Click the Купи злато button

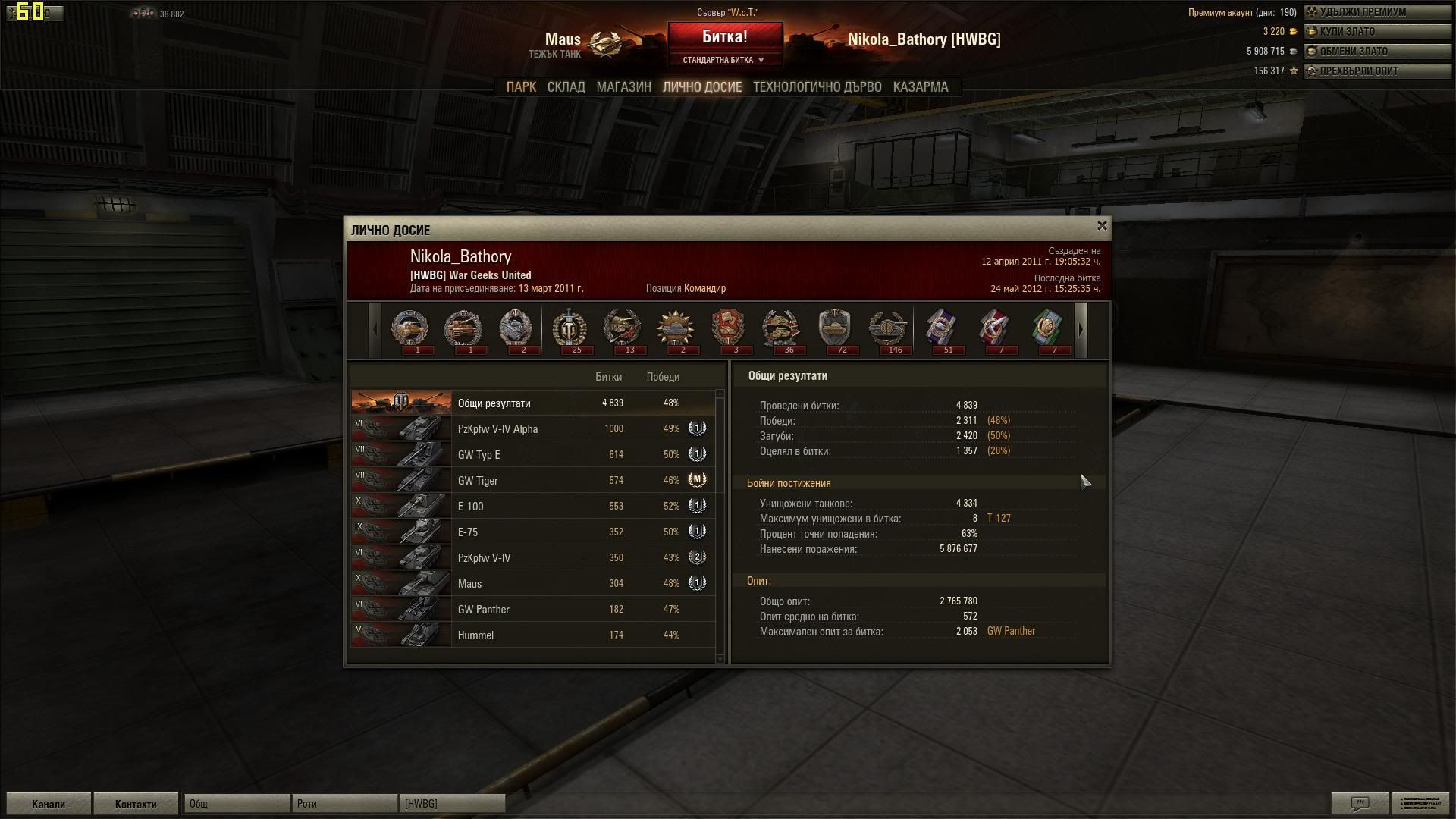click(x=1376, y=32)
